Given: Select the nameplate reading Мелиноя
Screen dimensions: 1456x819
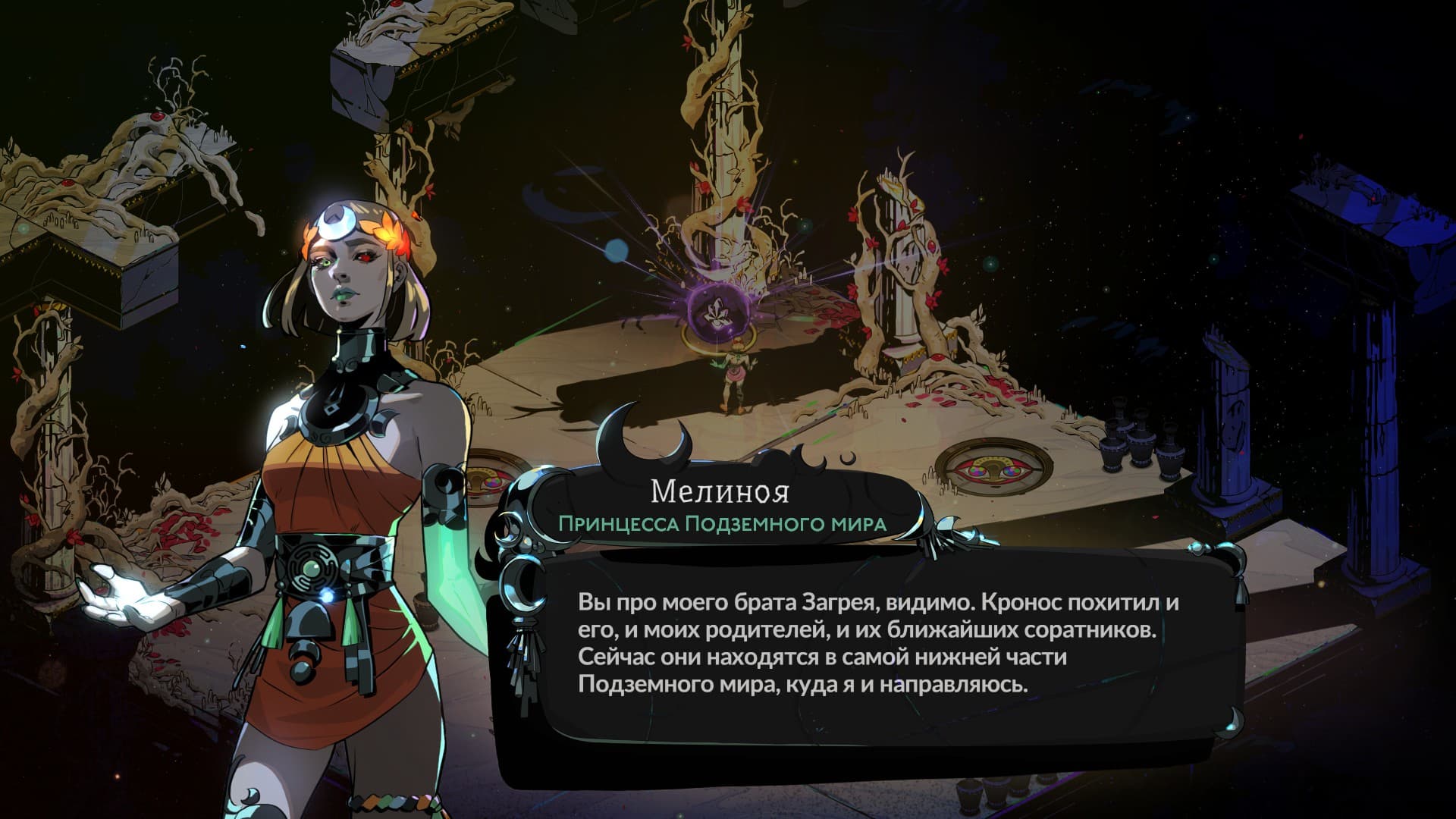Looking at the screenshot, I should (x=720, y=491).
